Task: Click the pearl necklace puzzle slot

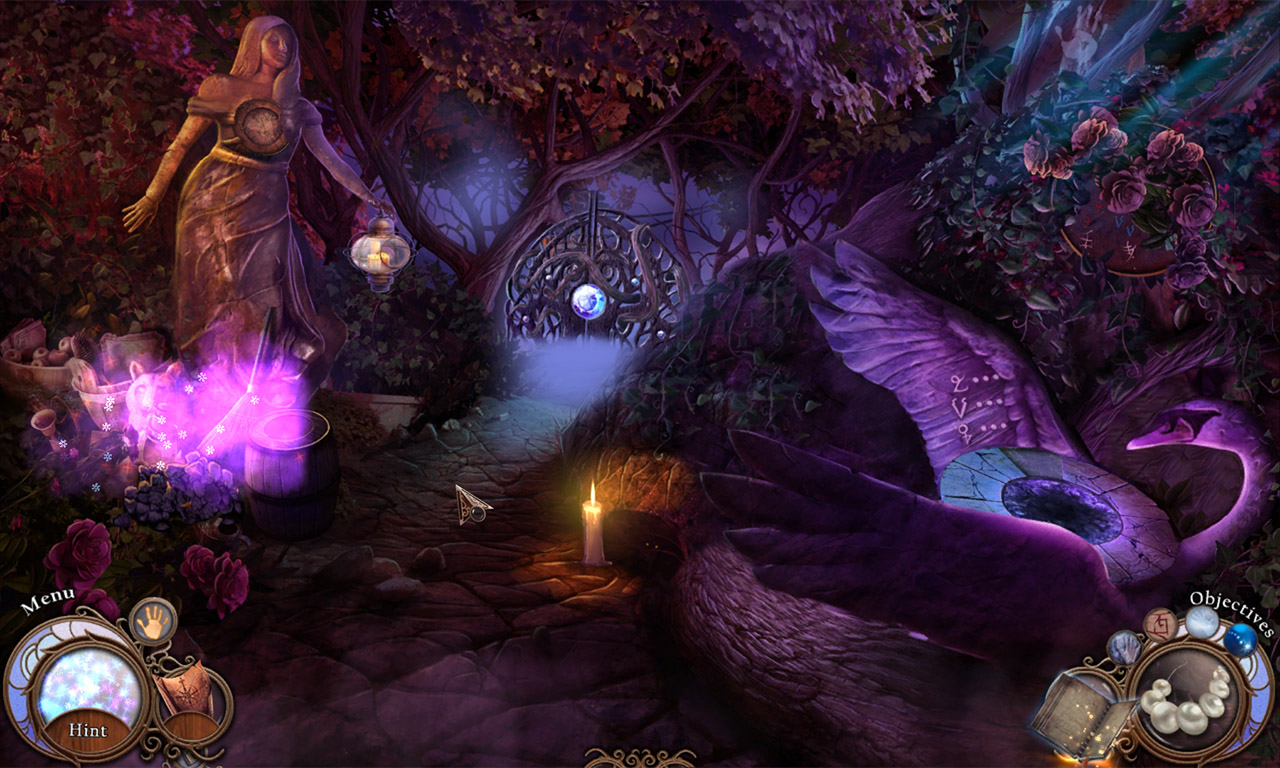Action: tap(1188, 706)
